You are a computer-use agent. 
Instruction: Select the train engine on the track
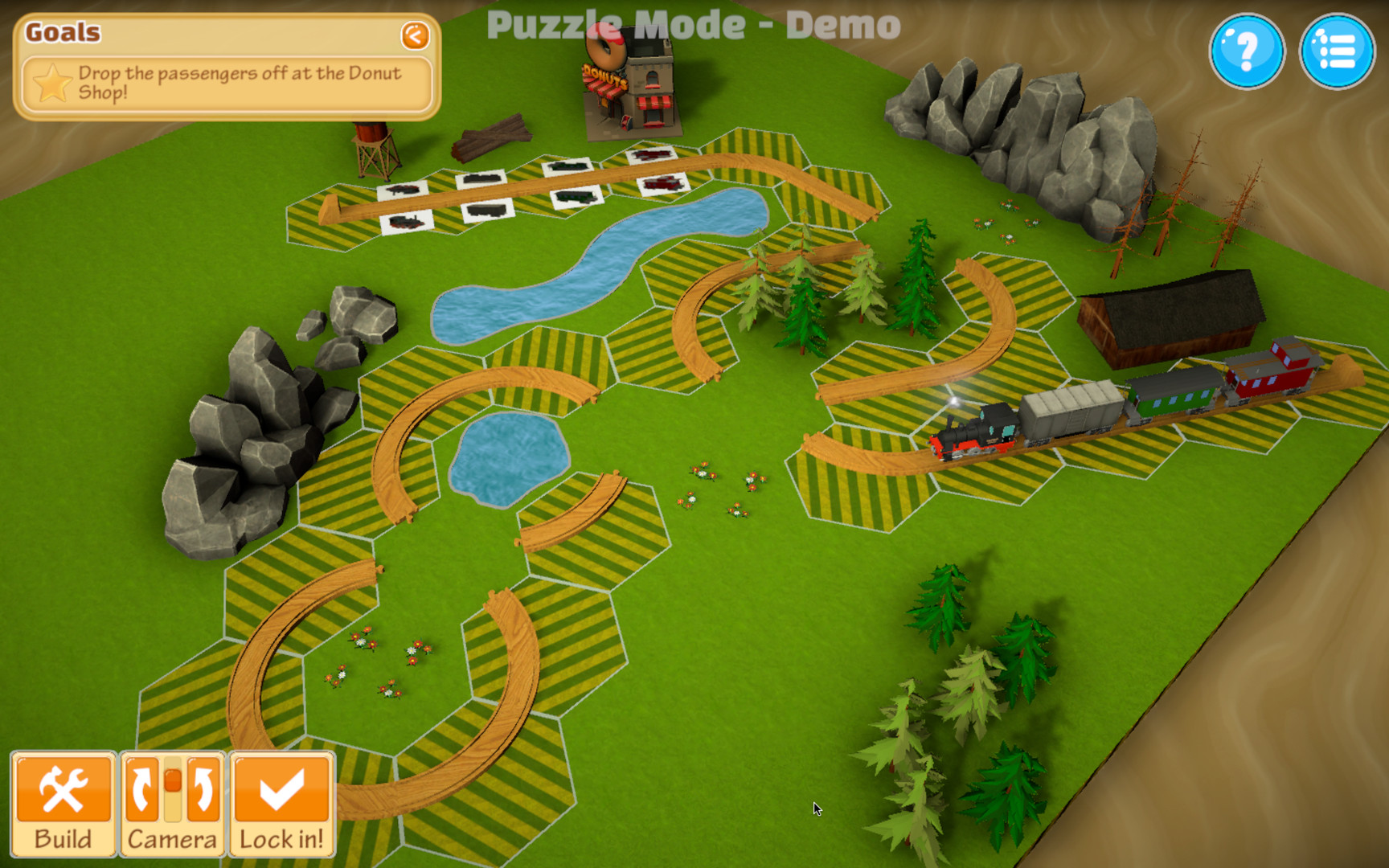click(977, 430)
